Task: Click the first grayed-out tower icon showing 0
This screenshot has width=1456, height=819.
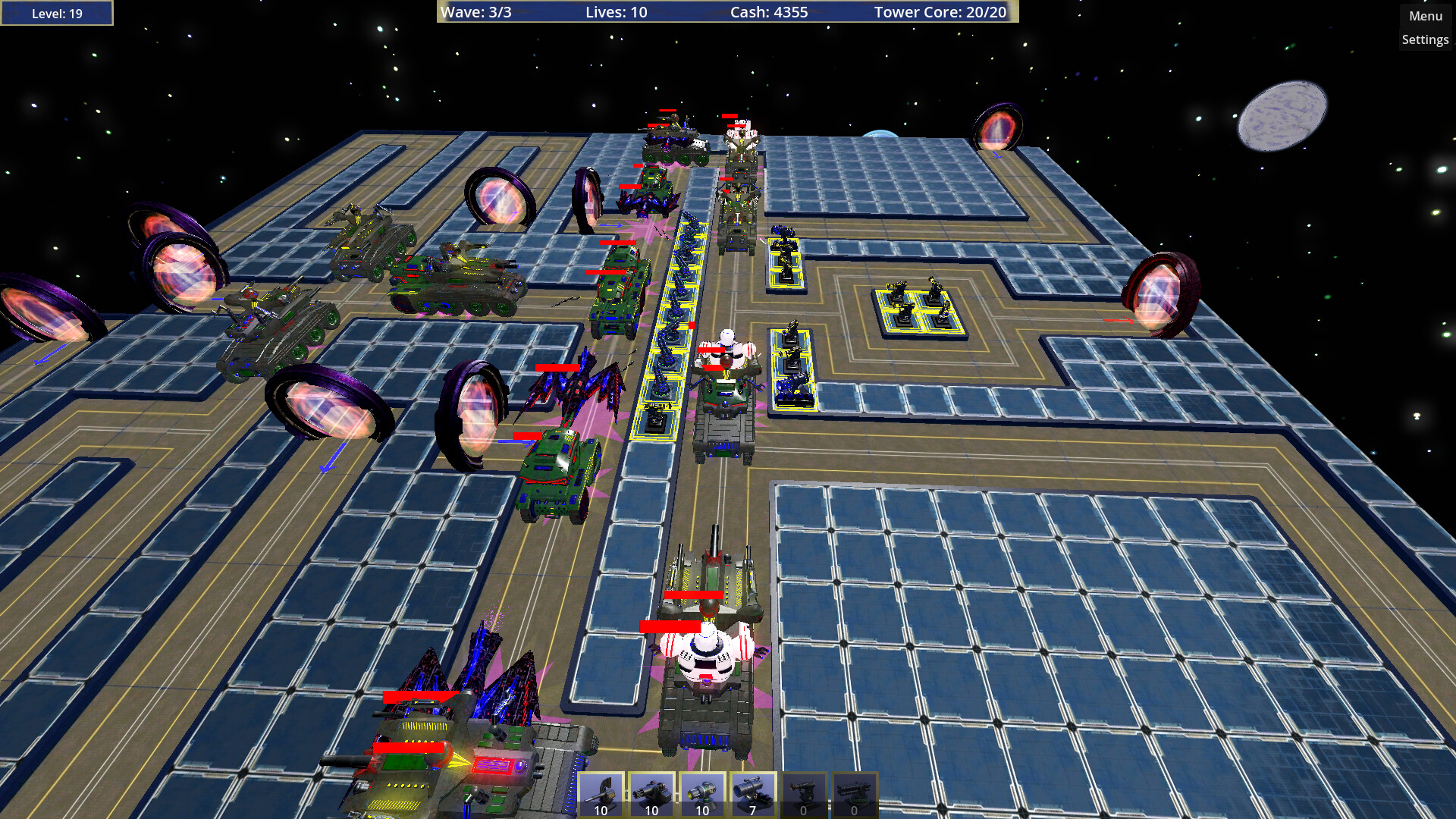Action: pyautogui.click(x=802, y=792)
